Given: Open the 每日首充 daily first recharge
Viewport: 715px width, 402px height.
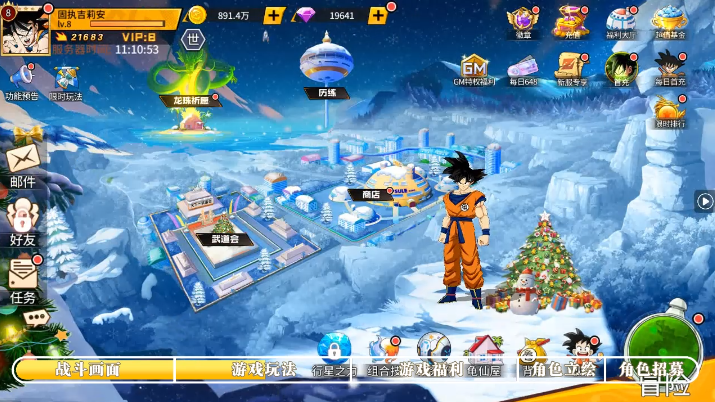Looking at the screenshot, I should point(669,68).
